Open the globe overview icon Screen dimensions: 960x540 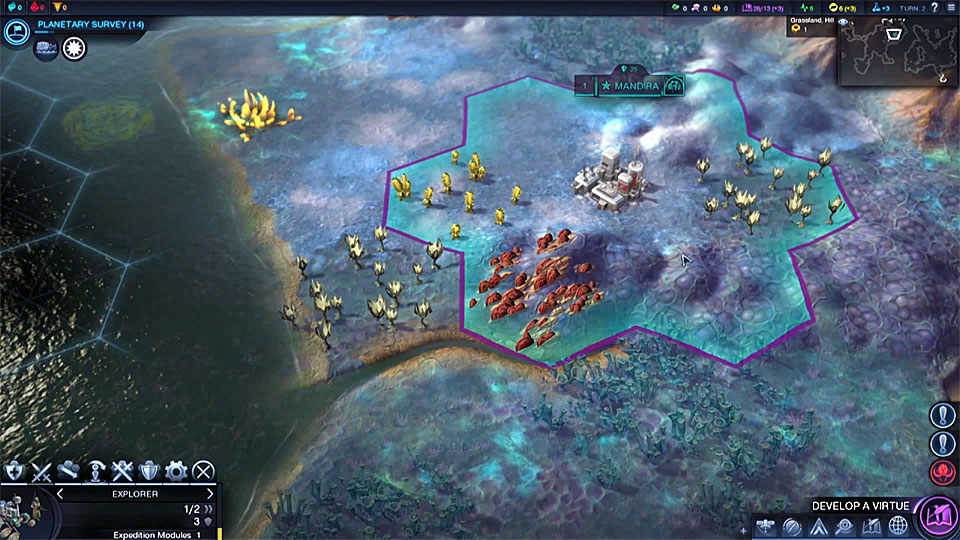click(899, 527)
